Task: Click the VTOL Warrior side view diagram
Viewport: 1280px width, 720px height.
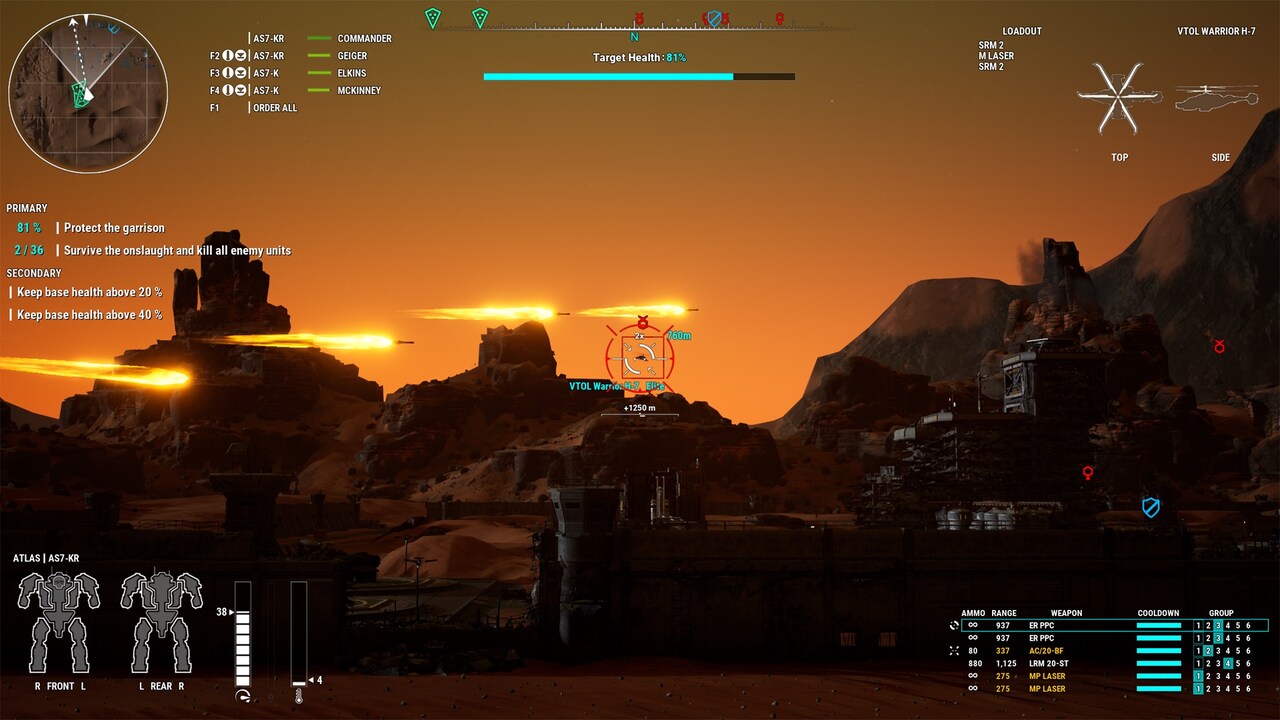Action: [x=1217, y=98]
